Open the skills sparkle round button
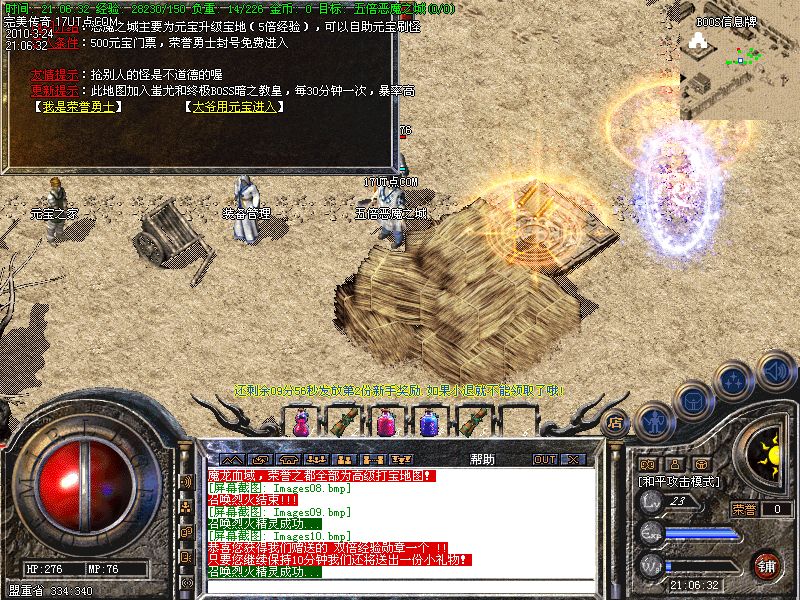 click(x=735, y=380)
